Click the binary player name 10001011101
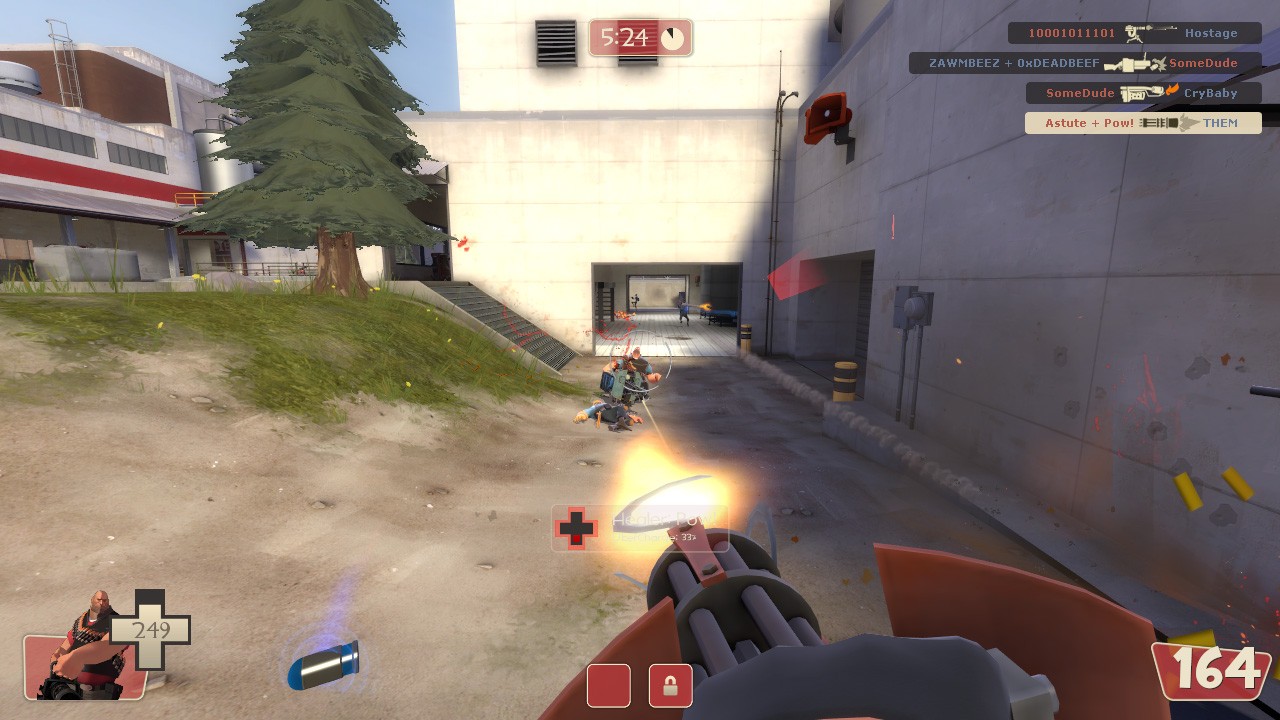Viewport: 1280px width, 720px height. coord(1070,33)
